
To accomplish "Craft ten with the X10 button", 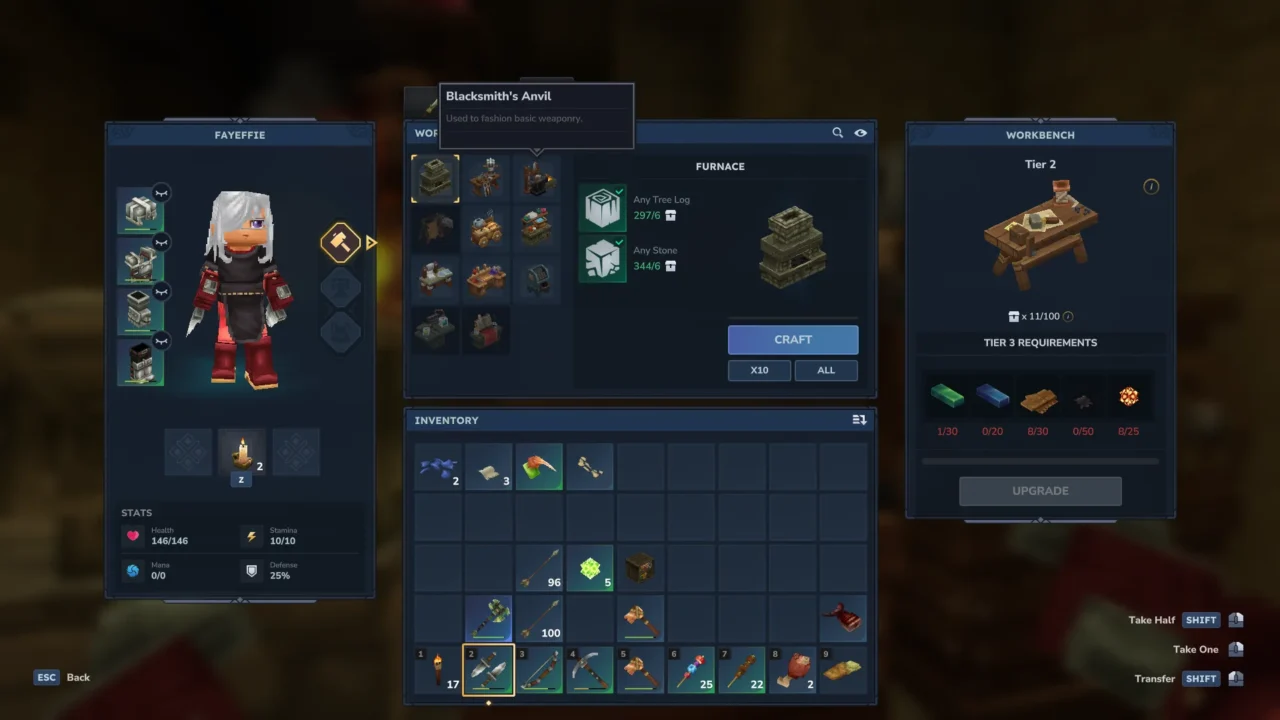I will [x=760, y=370].
